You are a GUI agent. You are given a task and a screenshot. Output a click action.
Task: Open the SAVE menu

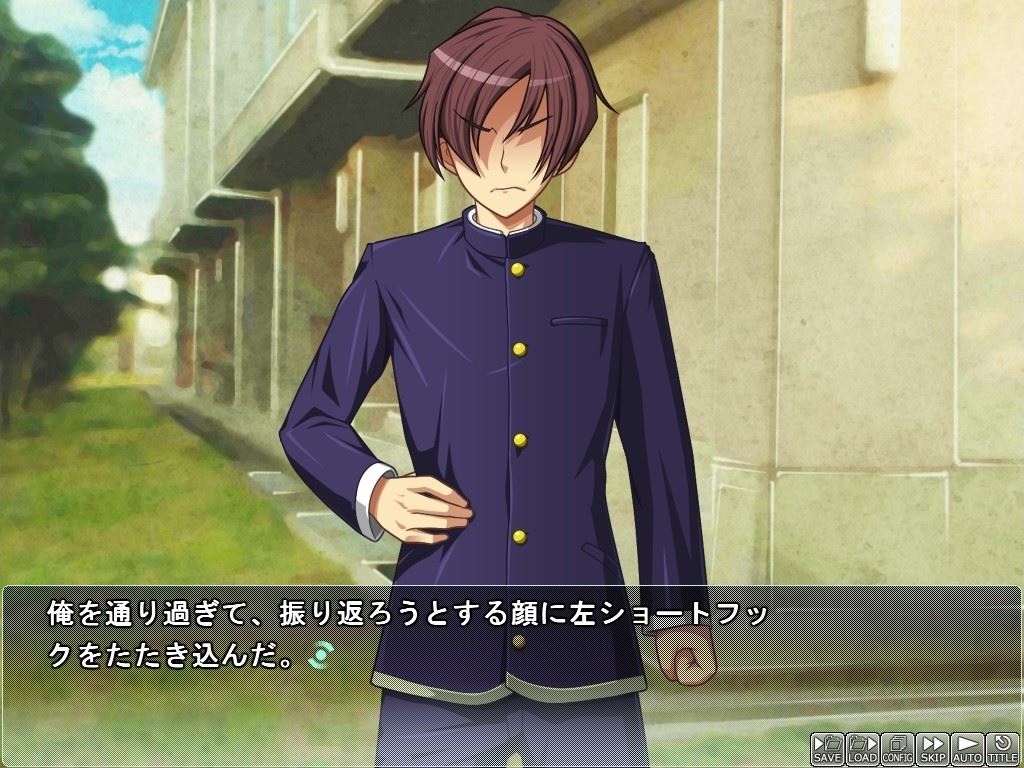pos(827,749)
